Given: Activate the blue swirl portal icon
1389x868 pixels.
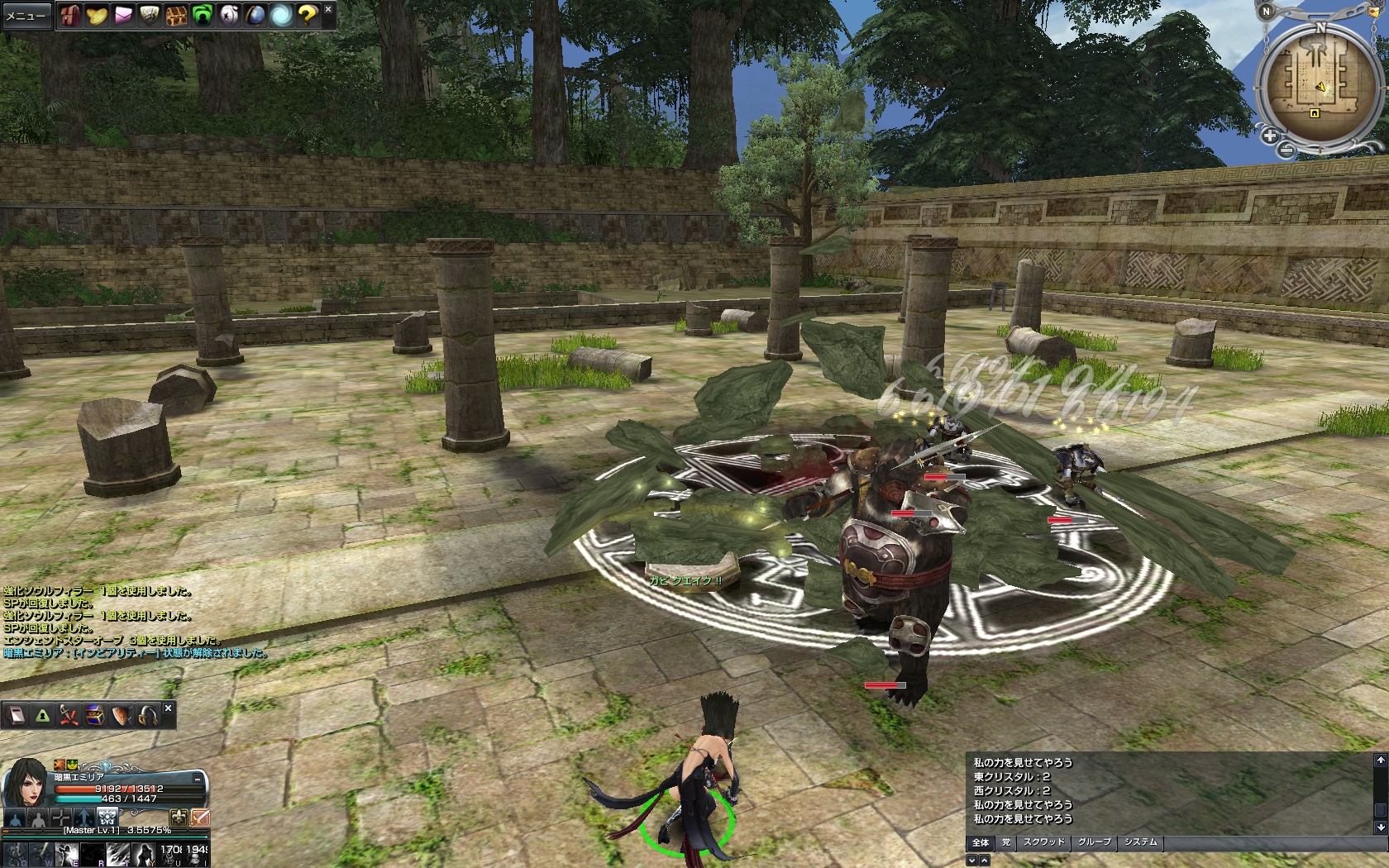Looking at the screenshot, I should click(281, 16).
